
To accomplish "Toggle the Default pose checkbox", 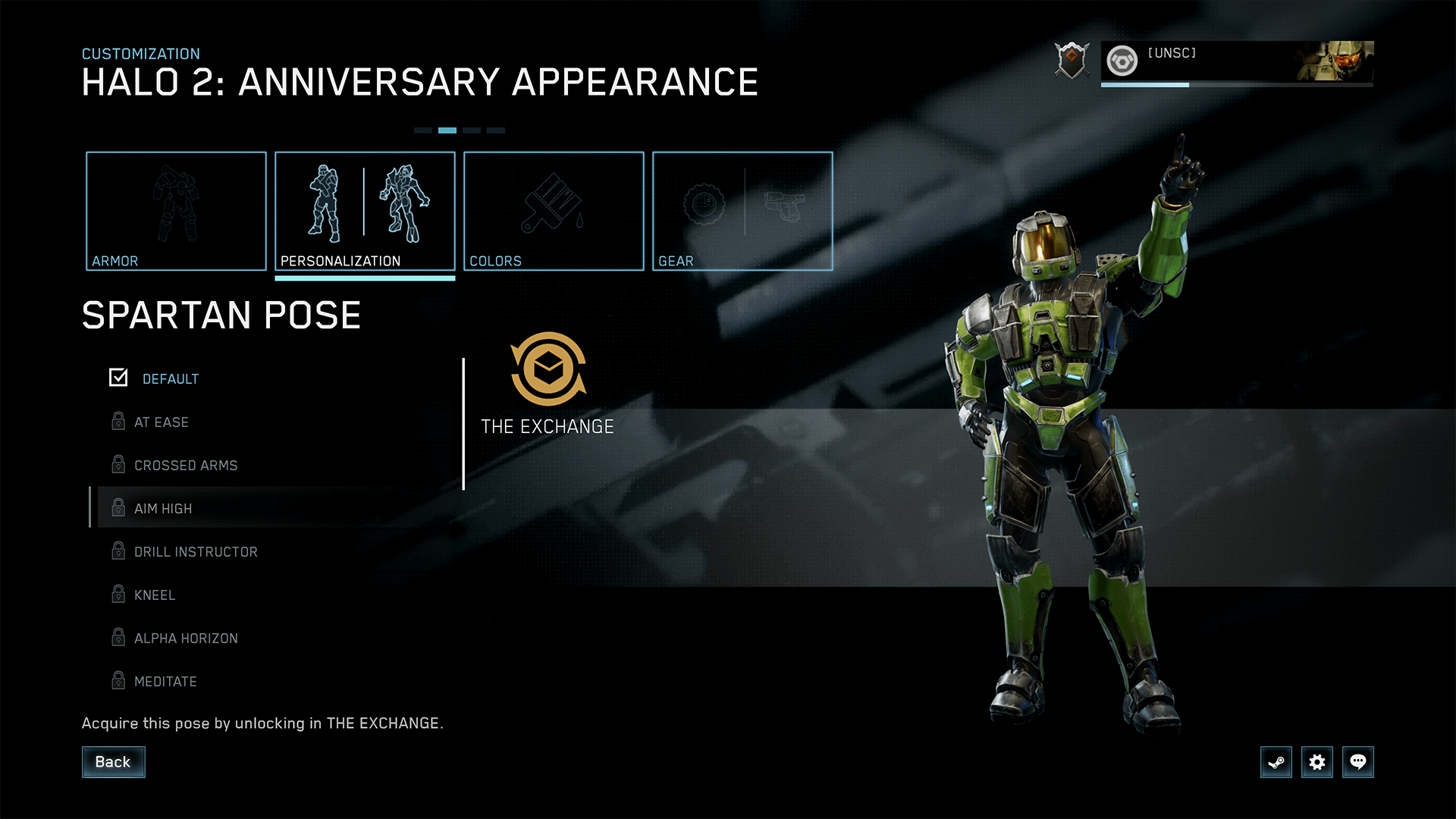I will [x=118, y=377].
